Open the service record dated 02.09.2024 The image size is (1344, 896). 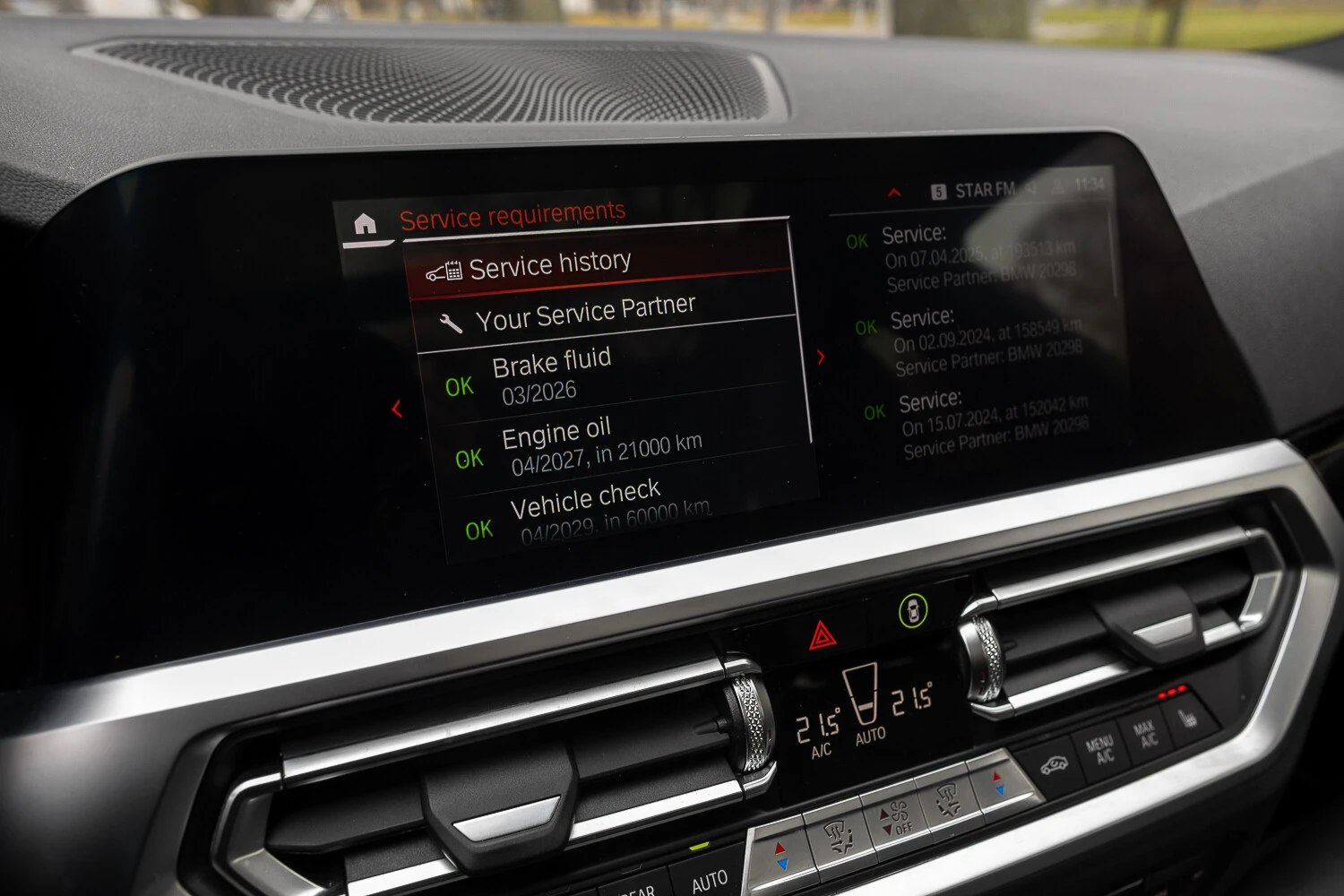[986, 341]
